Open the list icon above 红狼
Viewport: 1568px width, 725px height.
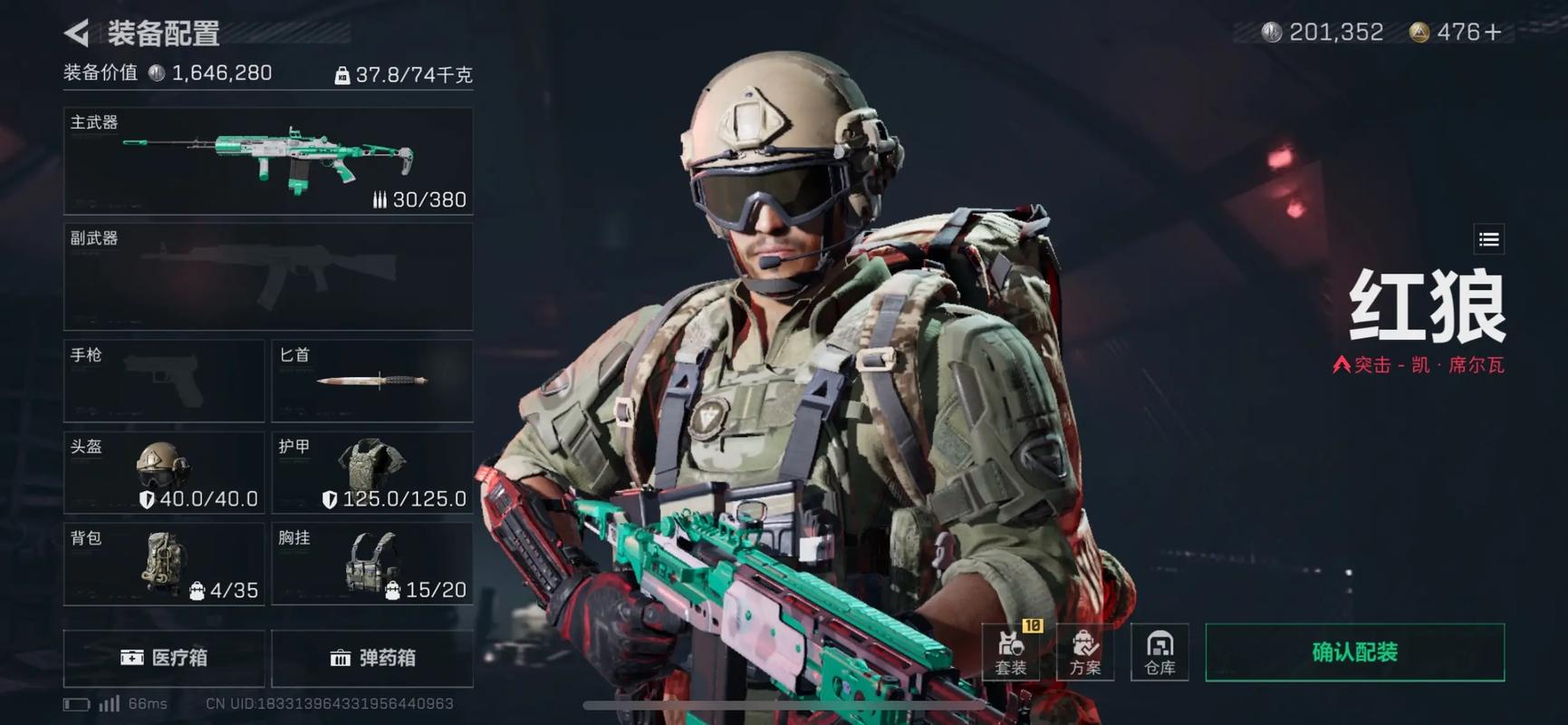[x=1489, y=240]
